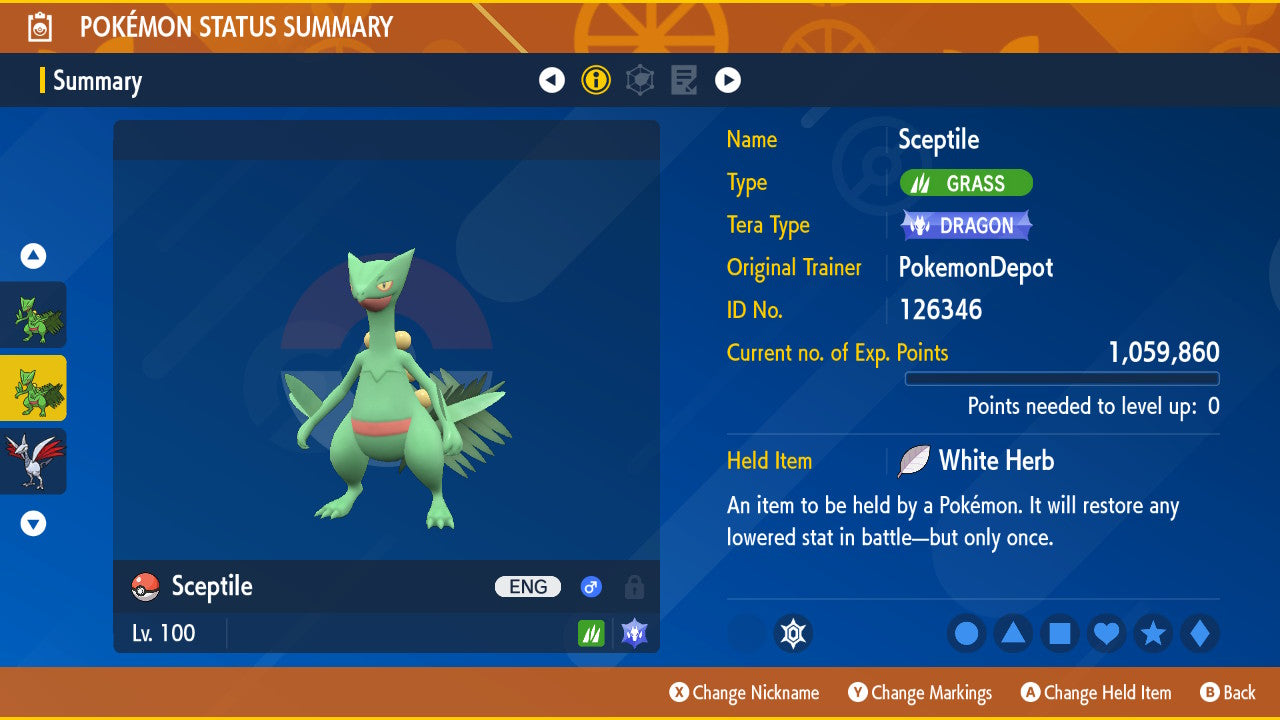Toggle the diamond marking
This screenshot has height=720, width=1280.
click(x=1200, y=633)
